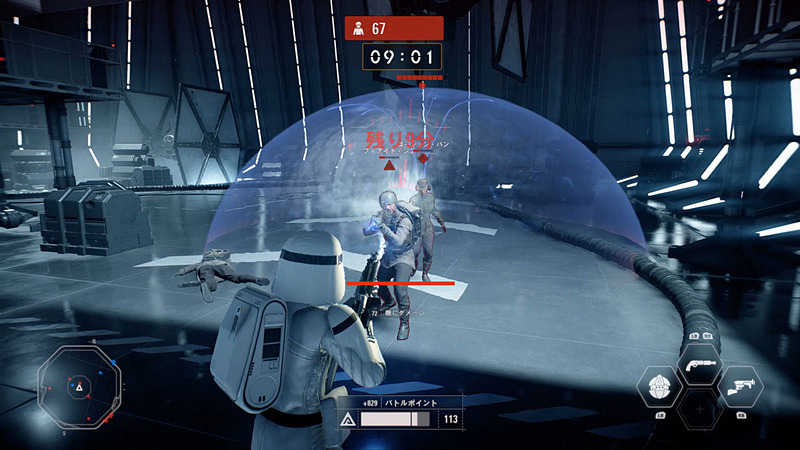This screenshot has width=800, height=450.
Task: Click the octagonal radar minimap
Action: pyautogui.click(x=79, y=383)
